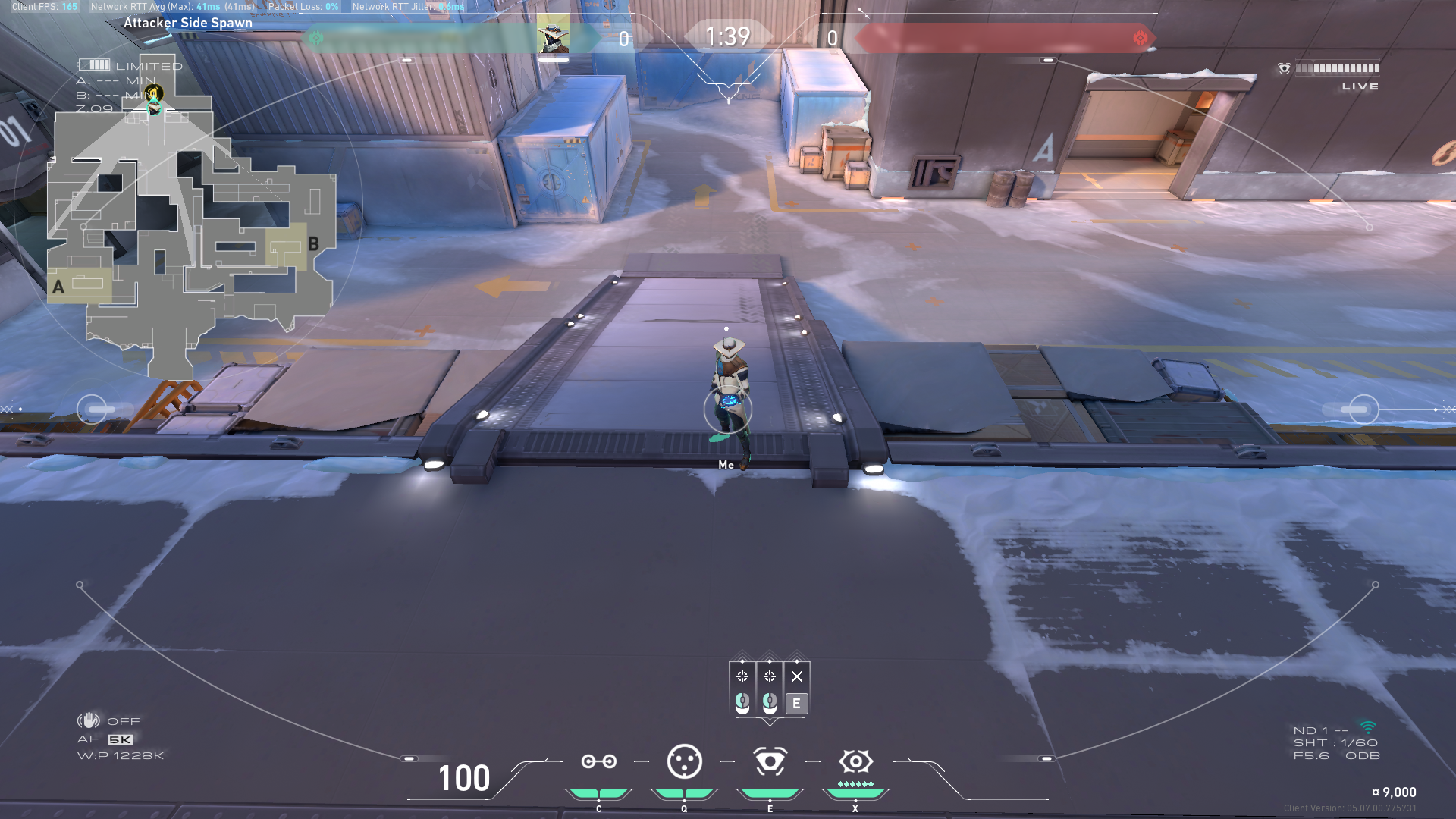Expand the chevron under the cast prompt box

770,722
